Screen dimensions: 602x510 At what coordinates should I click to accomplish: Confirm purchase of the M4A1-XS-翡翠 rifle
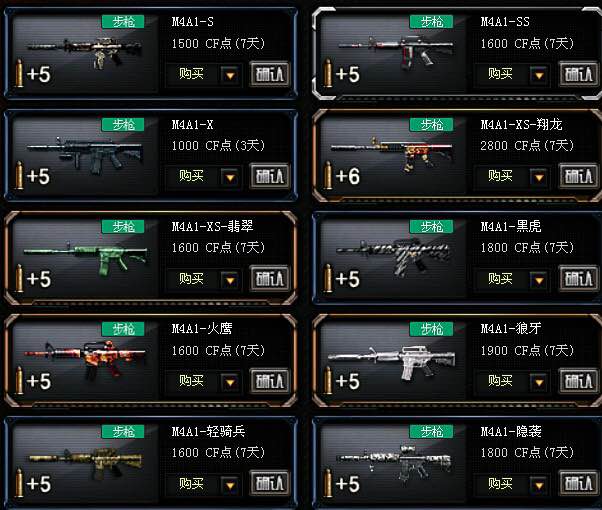tap(269, 279)
